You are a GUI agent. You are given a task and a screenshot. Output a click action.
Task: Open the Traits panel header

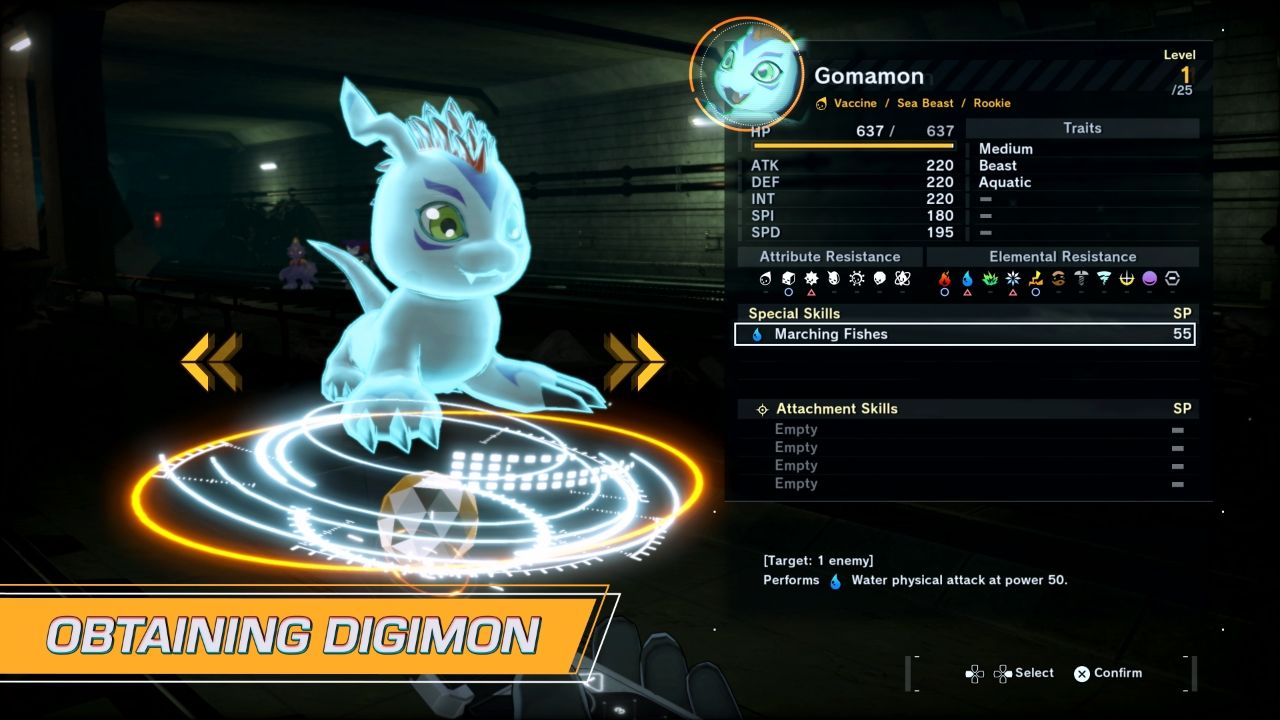tap(1083, 128)
